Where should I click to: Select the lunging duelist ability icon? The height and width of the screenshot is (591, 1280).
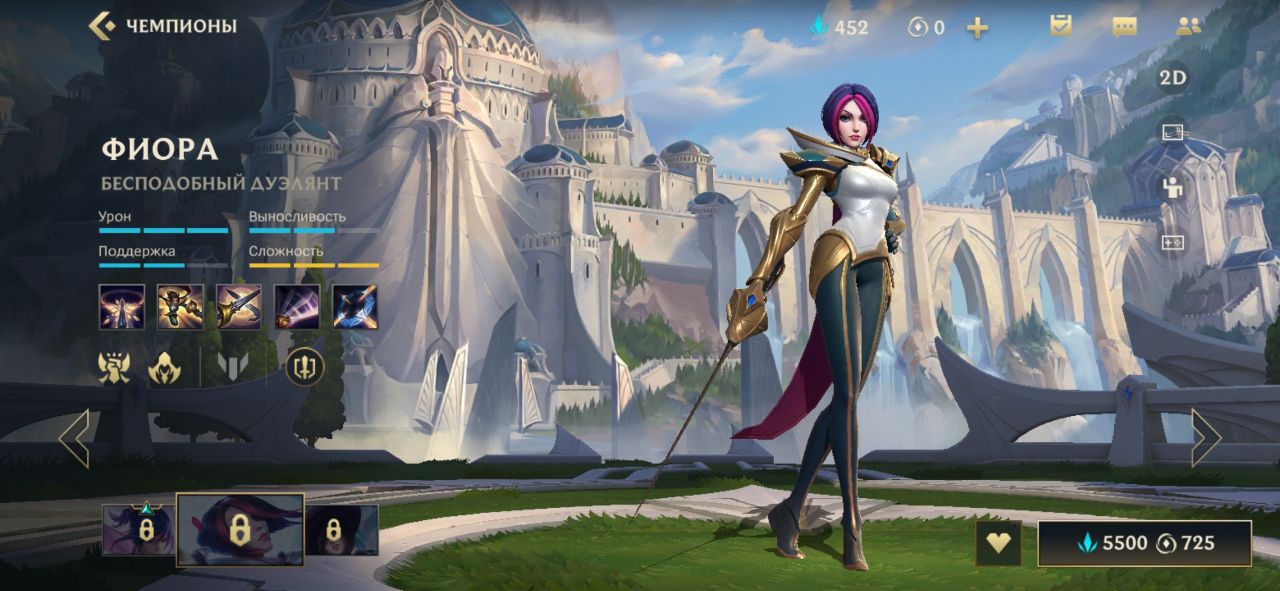(x=180, y=307)
